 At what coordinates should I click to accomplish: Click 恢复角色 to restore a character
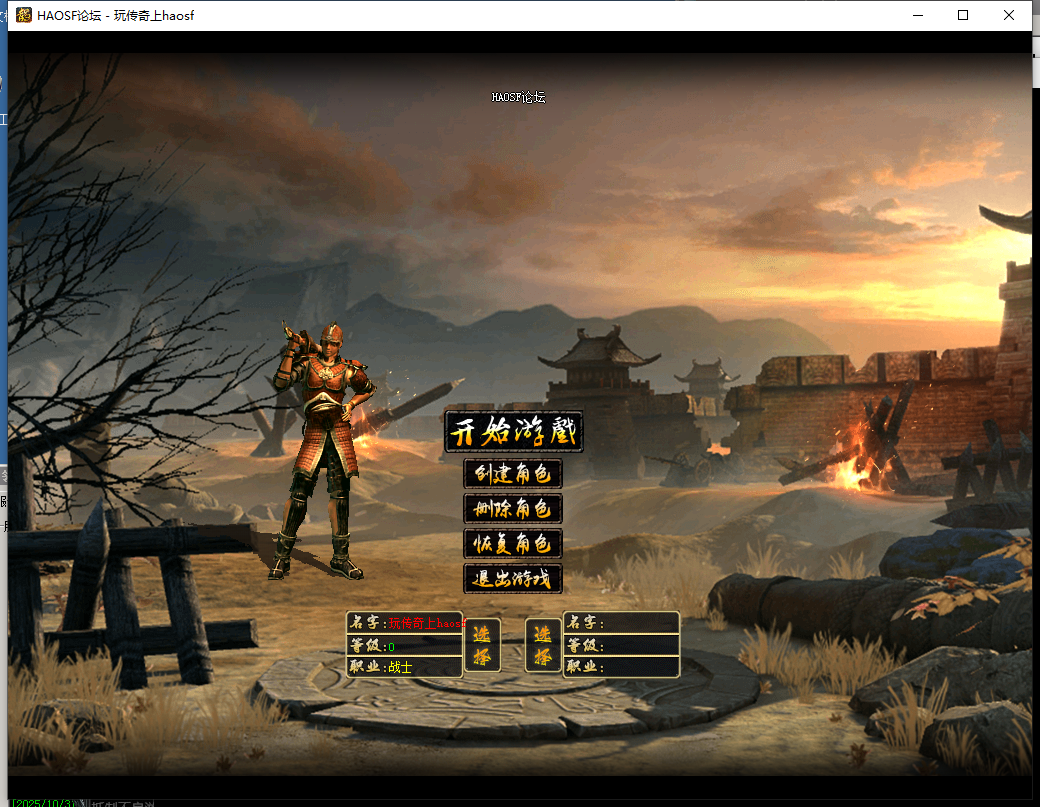point(513,543)
